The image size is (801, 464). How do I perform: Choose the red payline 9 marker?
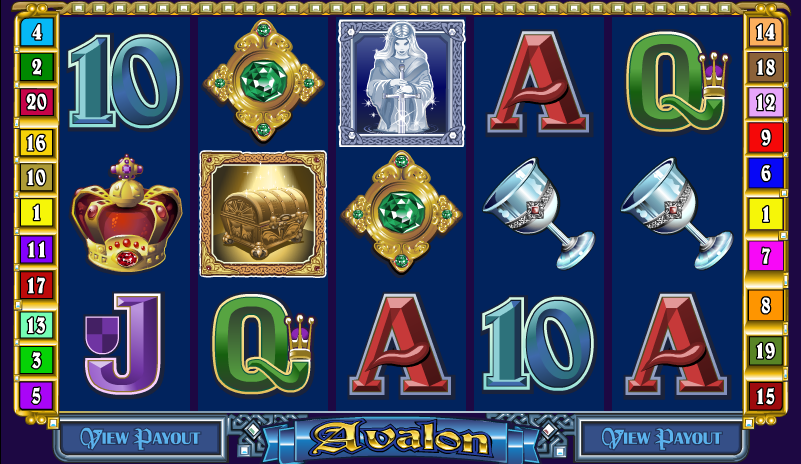click(x=765, y=137)
